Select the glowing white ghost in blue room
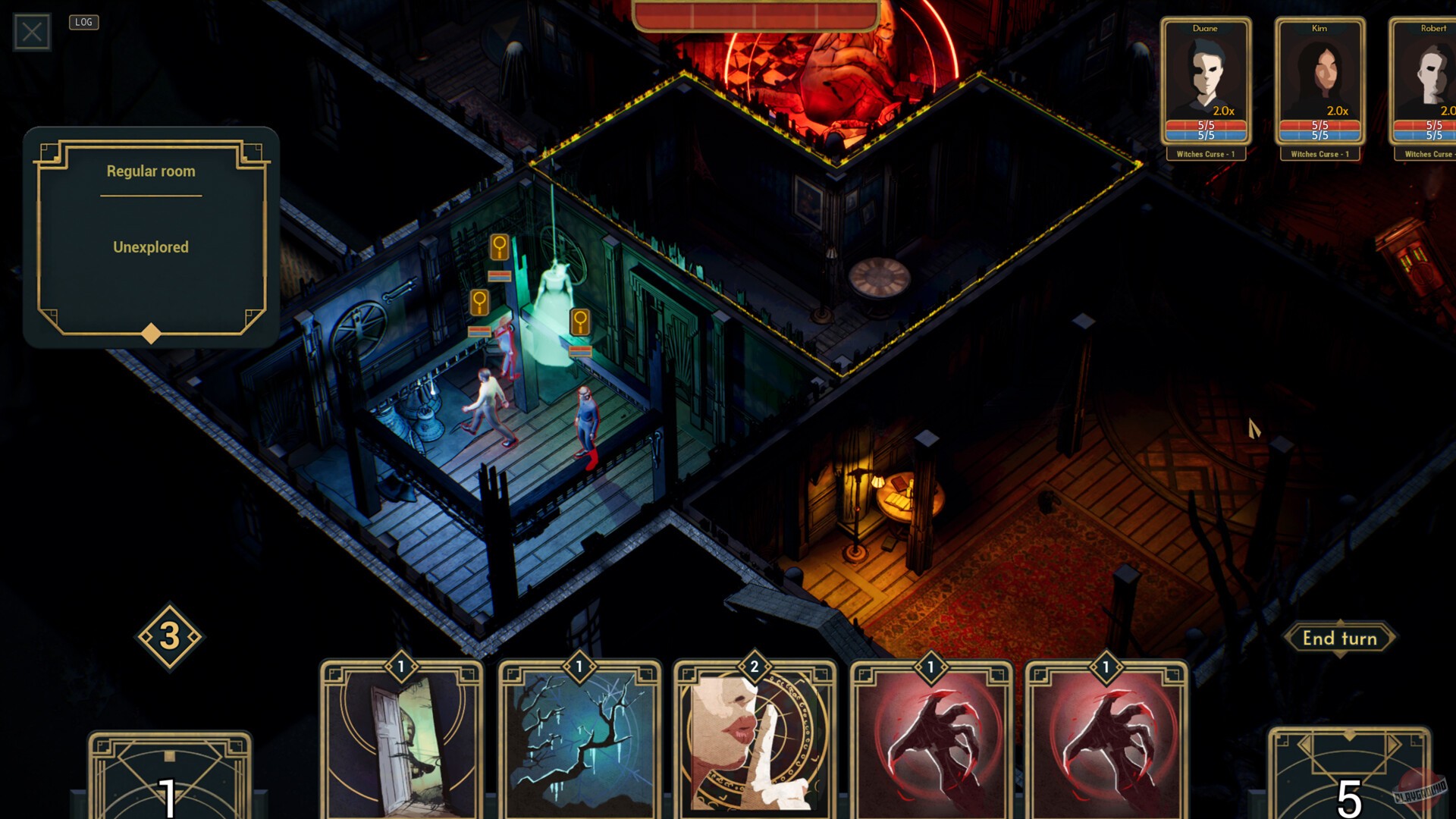 [557, 296]
